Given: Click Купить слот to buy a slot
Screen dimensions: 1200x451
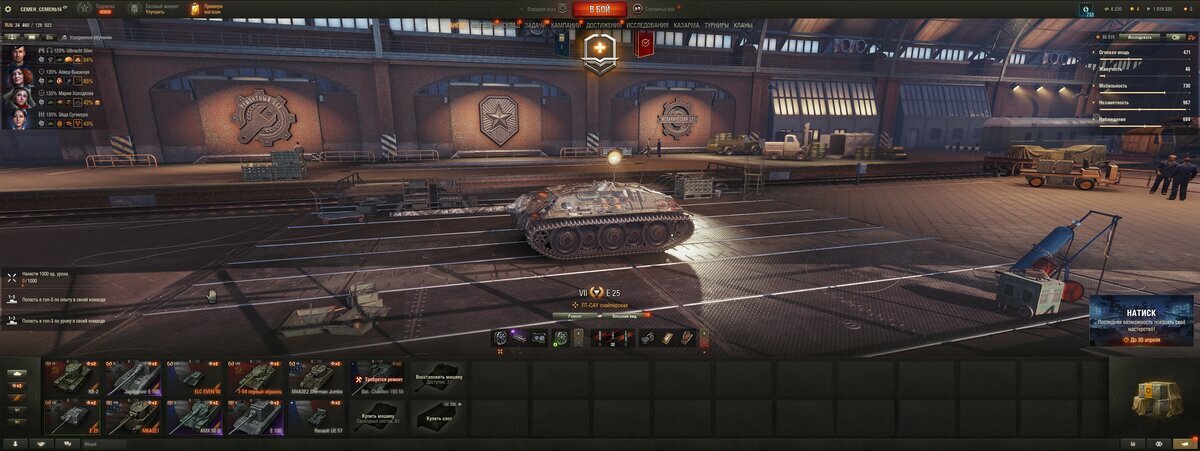Looking at the screenshot, I should point(439,415).
